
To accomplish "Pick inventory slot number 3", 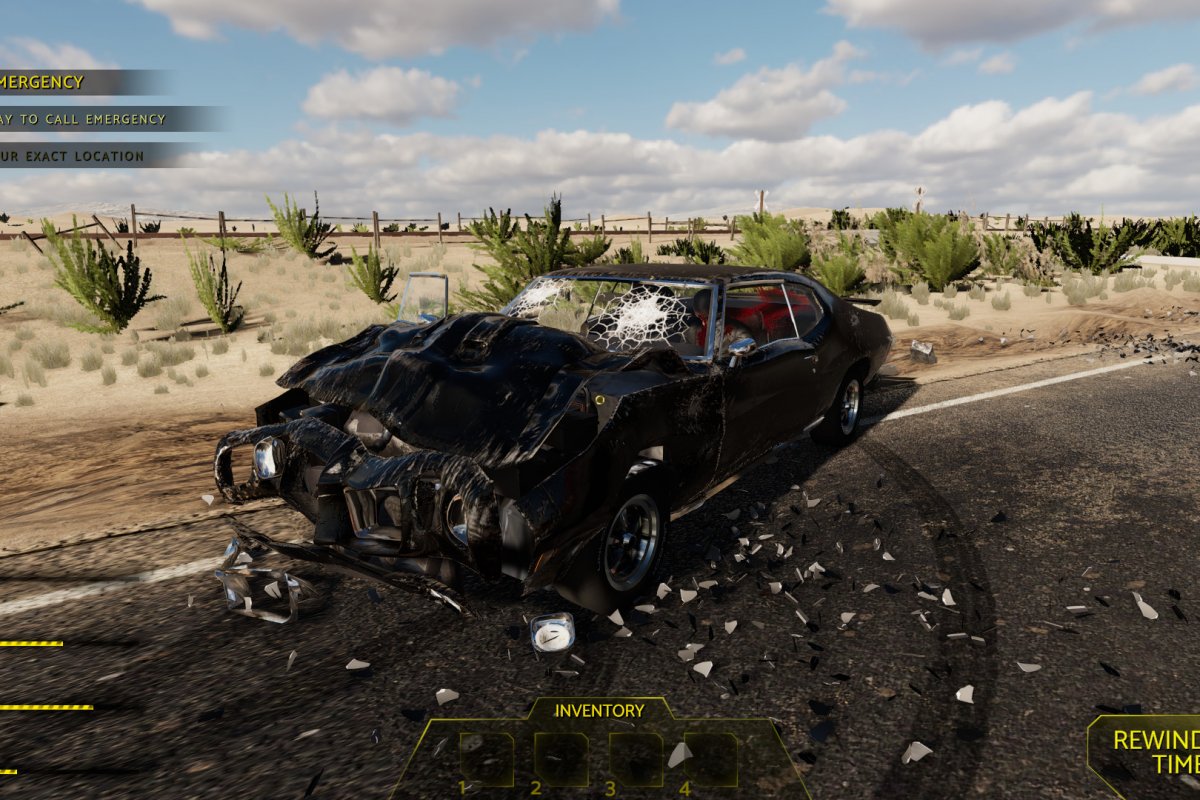I will (x=636, y=759).
